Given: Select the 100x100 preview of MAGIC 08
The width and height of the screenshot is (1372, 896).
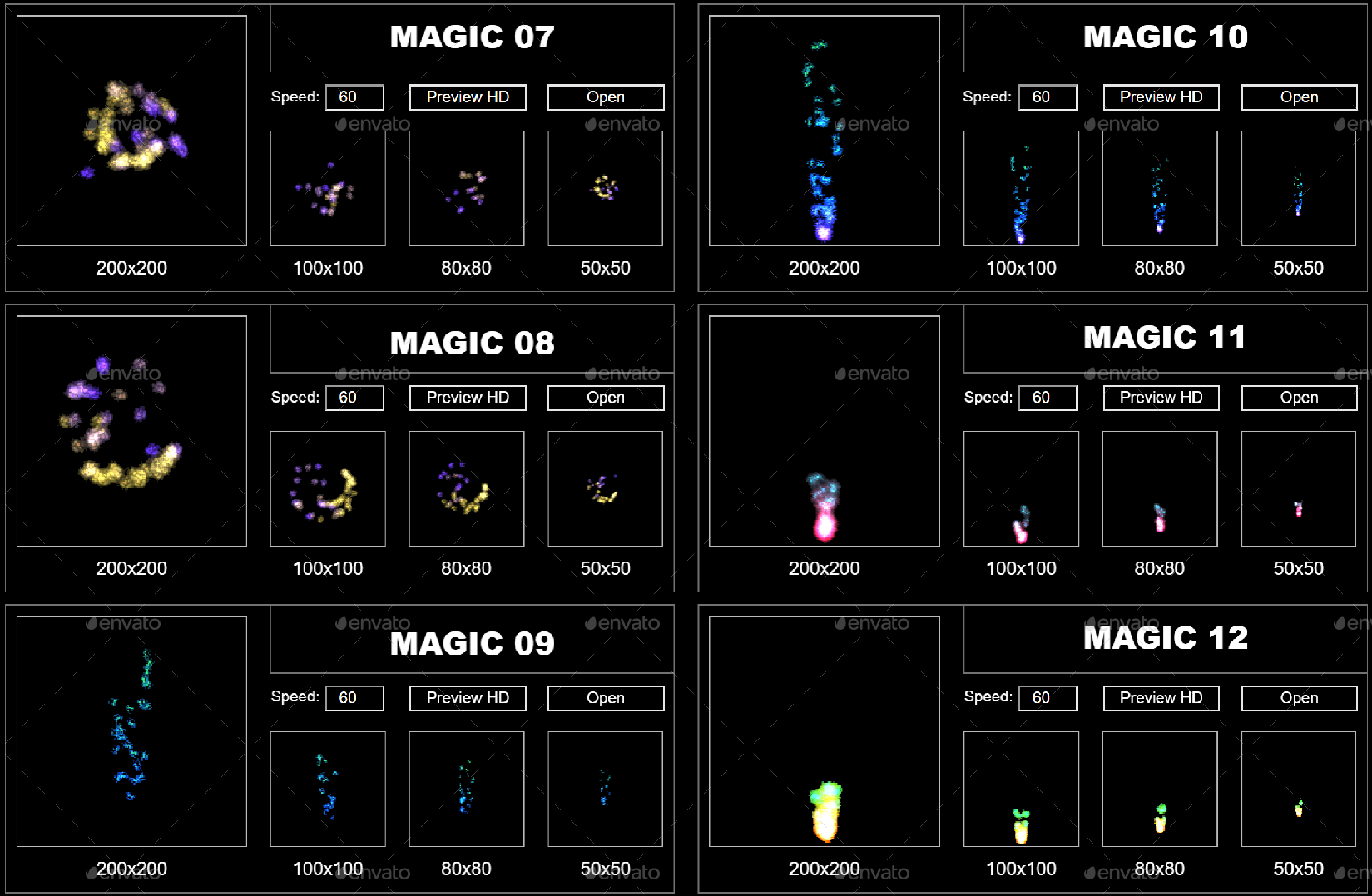Looking at the screenshot, I should pyautogui.click(x=327, y=488).
